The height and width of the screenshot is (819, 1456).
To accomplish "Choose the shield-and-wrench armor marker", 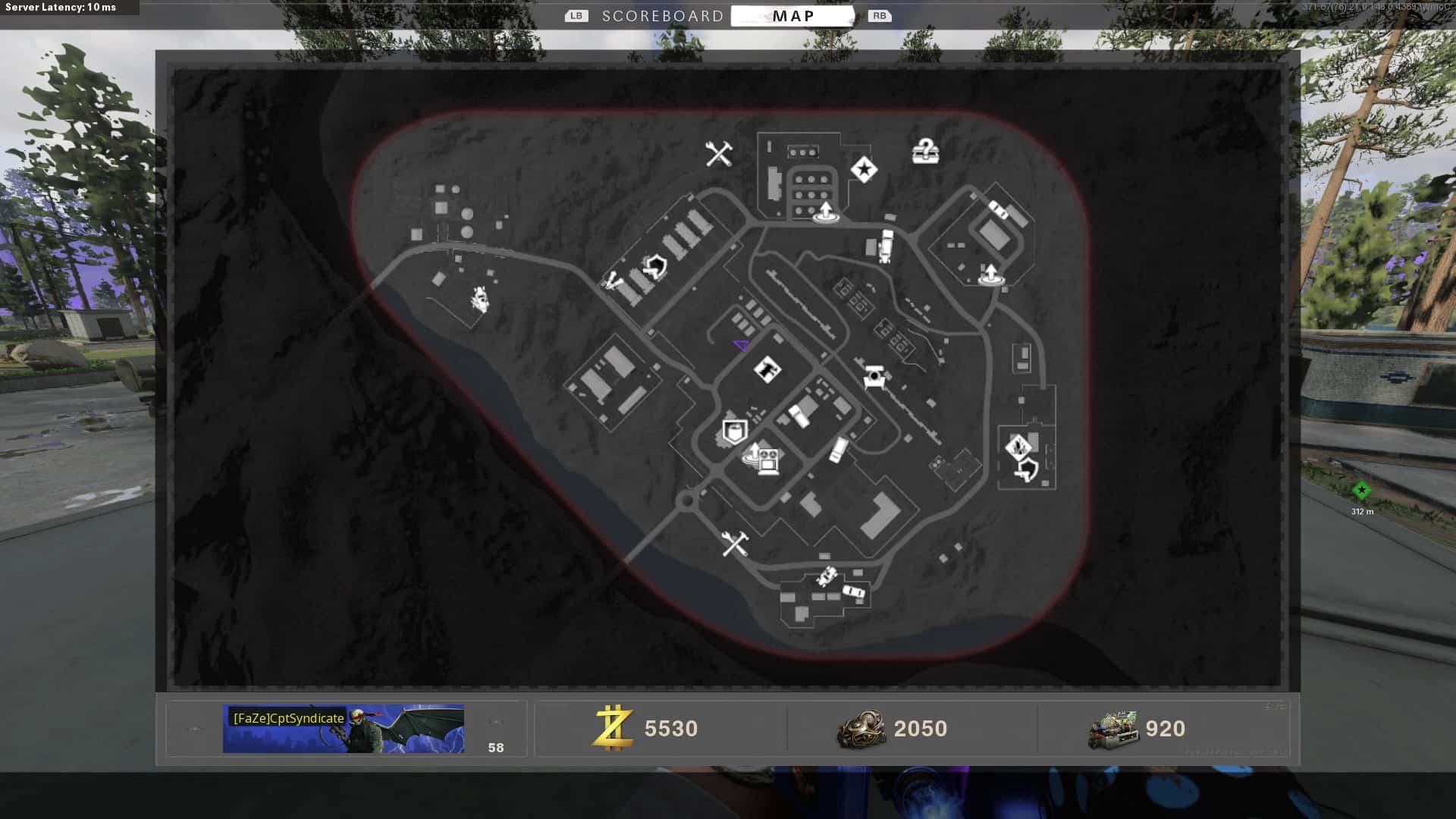I will tap(655, 267).
